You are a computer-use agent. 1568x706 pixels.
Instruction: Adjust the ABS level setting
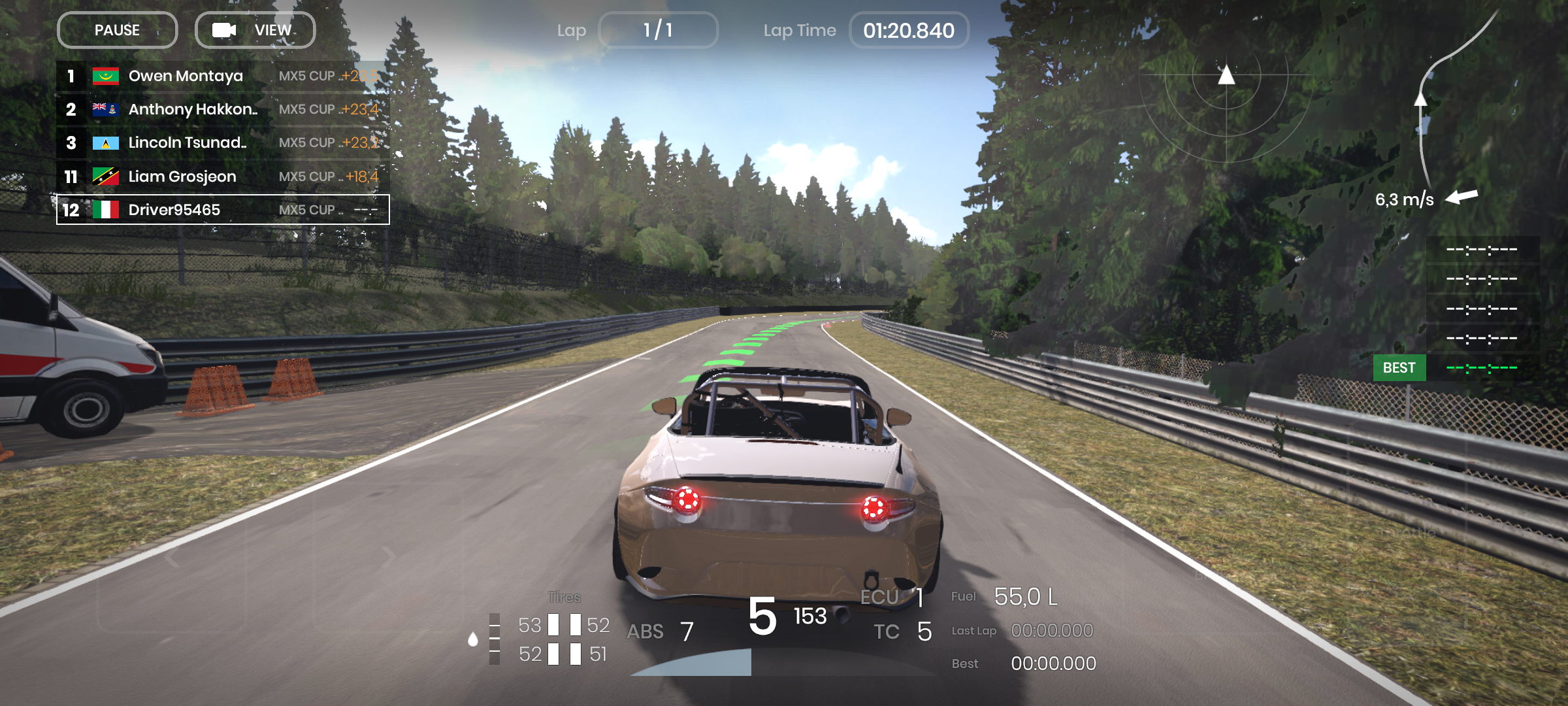[660, 631]
